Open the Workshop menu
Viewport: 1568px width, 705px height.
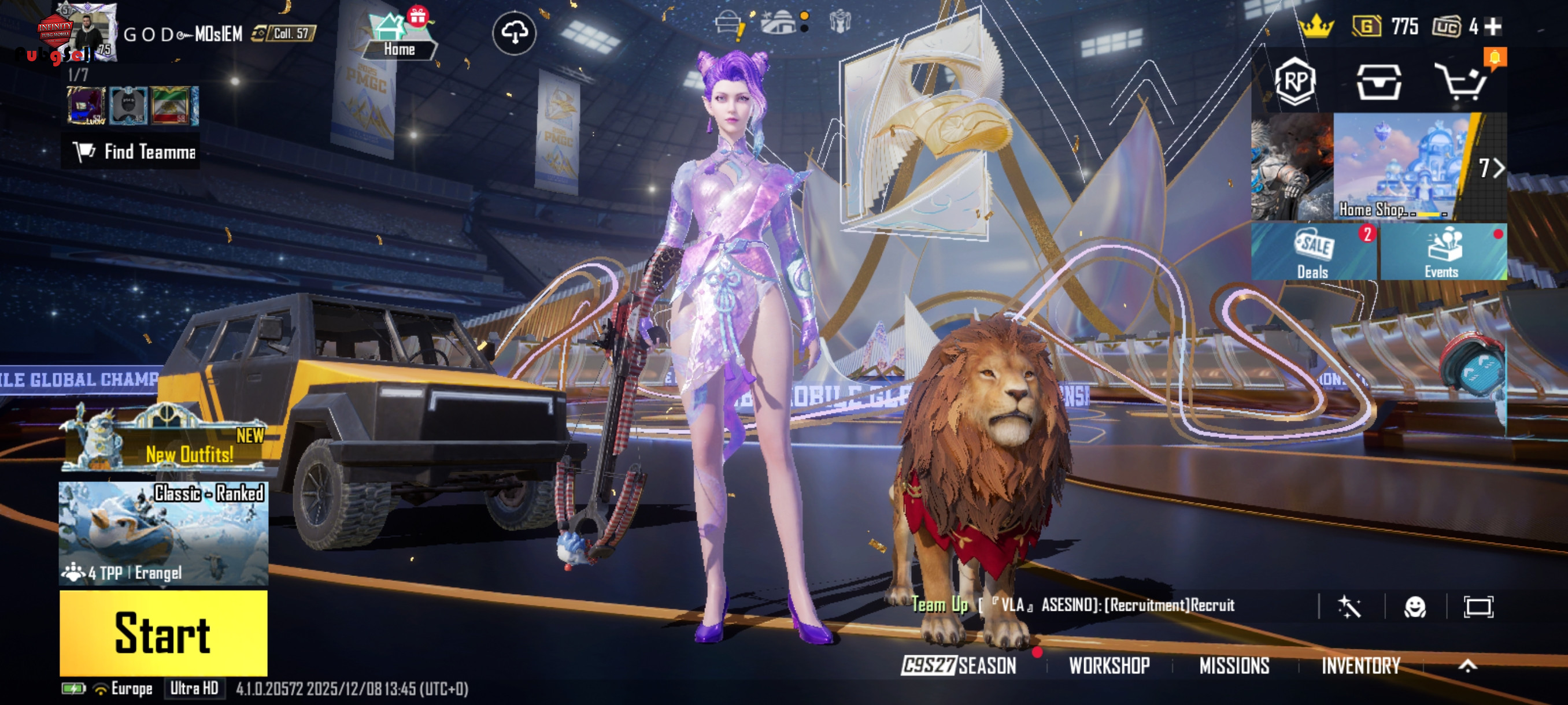[x=1109, y=666]
